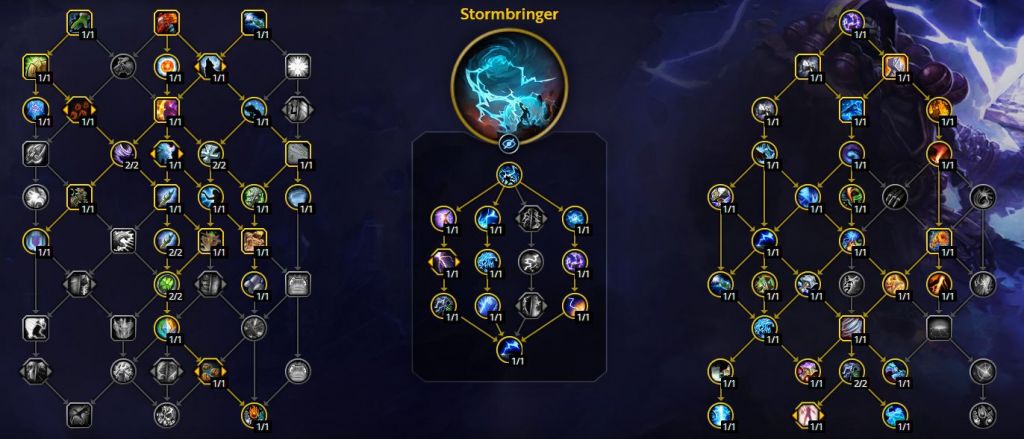Pick the green 2/2 round class talent
The width and height of the screenshot is (1024, 439).
coord(165,283)
